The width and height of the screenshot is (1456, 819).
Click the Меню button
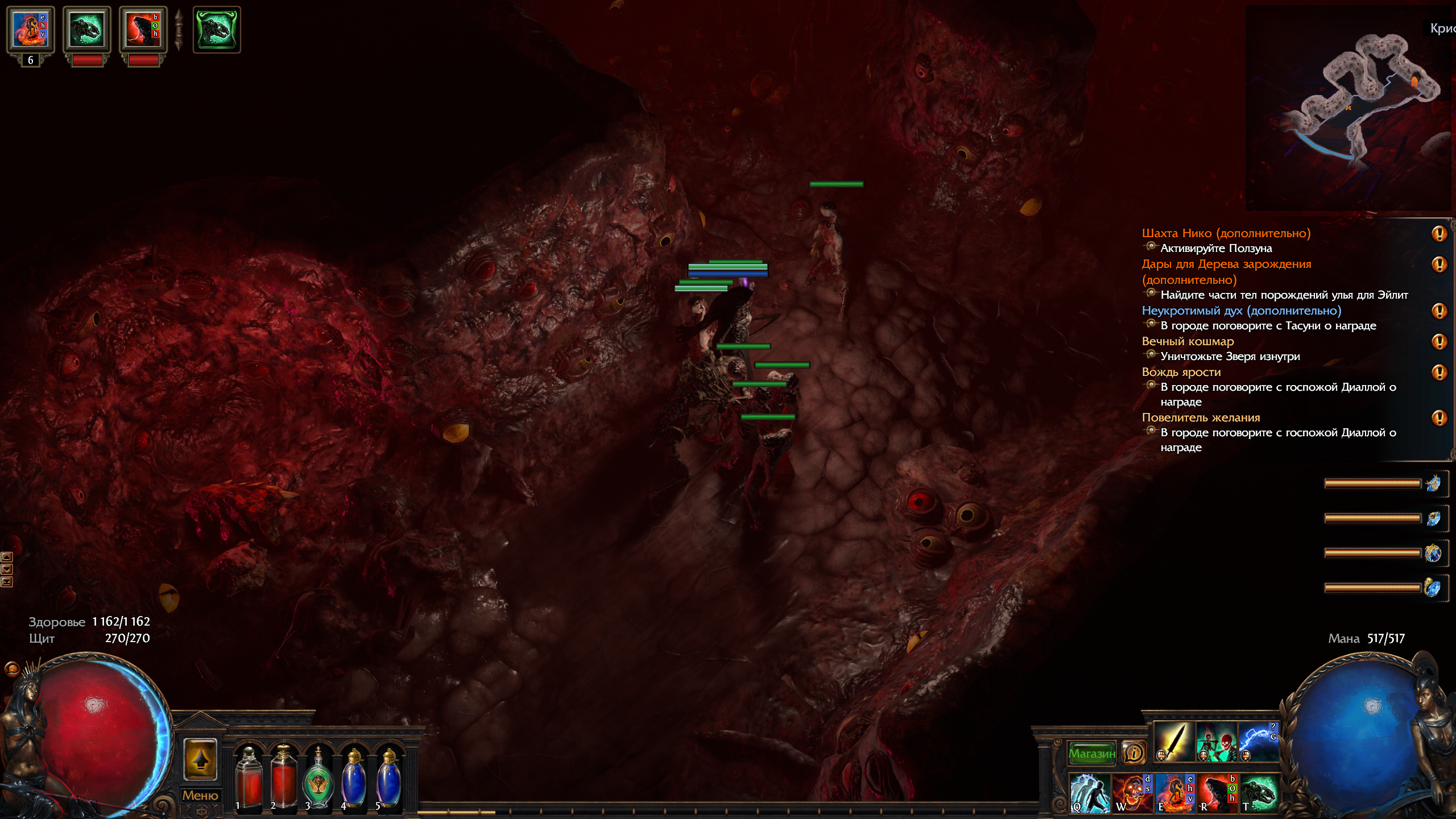(x=200, y=795)
